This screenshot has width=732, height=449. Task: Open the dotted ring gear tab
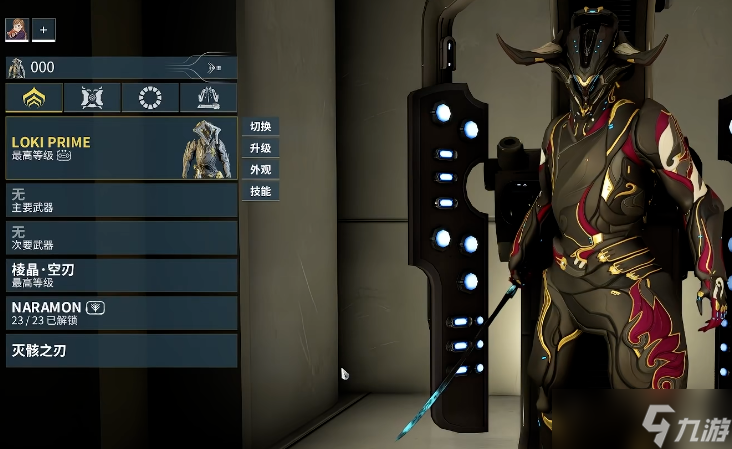point(150,97)
